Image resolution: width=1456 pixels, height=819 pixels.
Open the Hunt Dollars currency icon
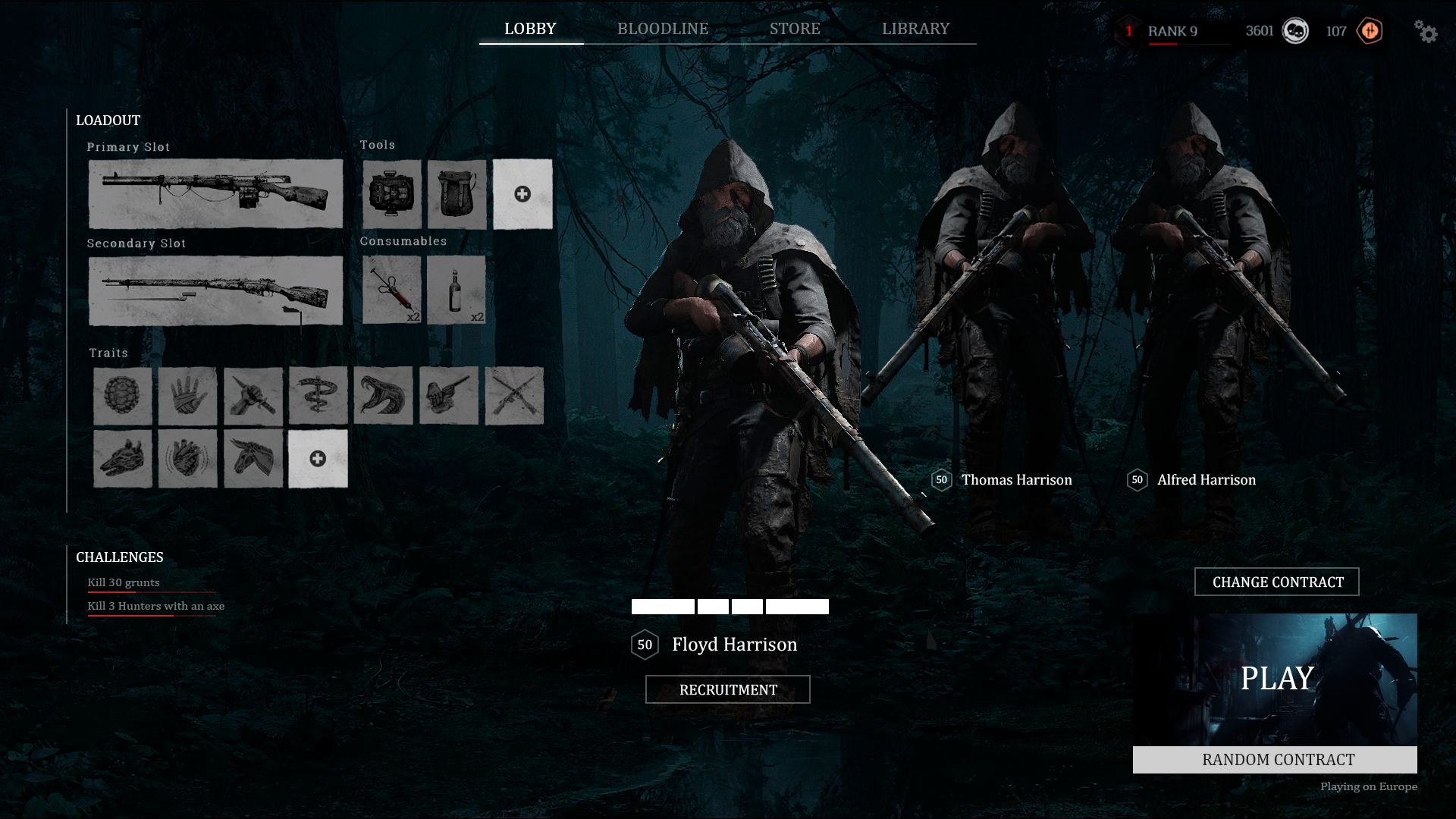(1295, 31)
